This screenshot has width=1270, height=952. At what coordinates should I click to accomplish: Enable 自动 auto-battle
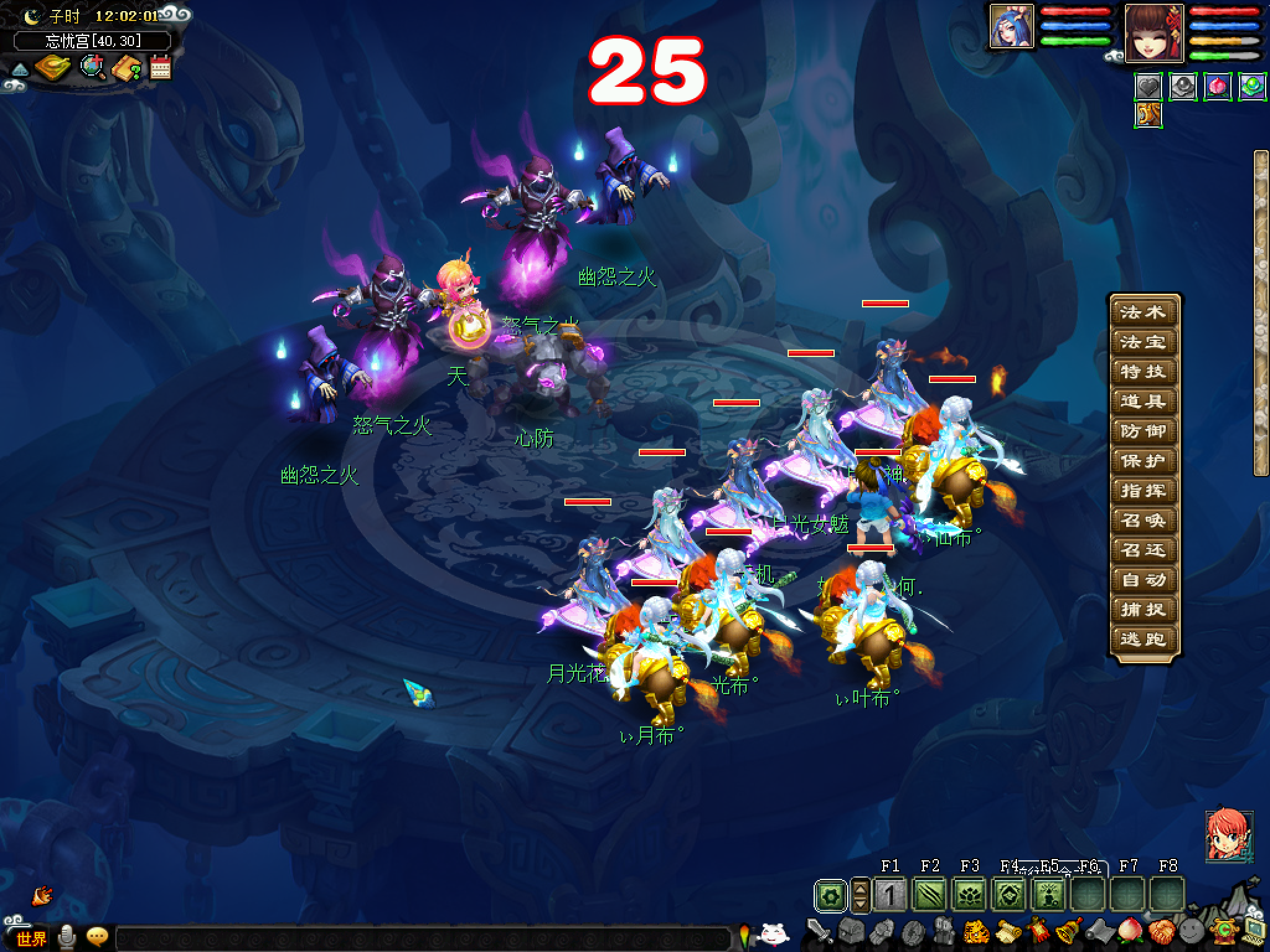(x=1142, y=580)
